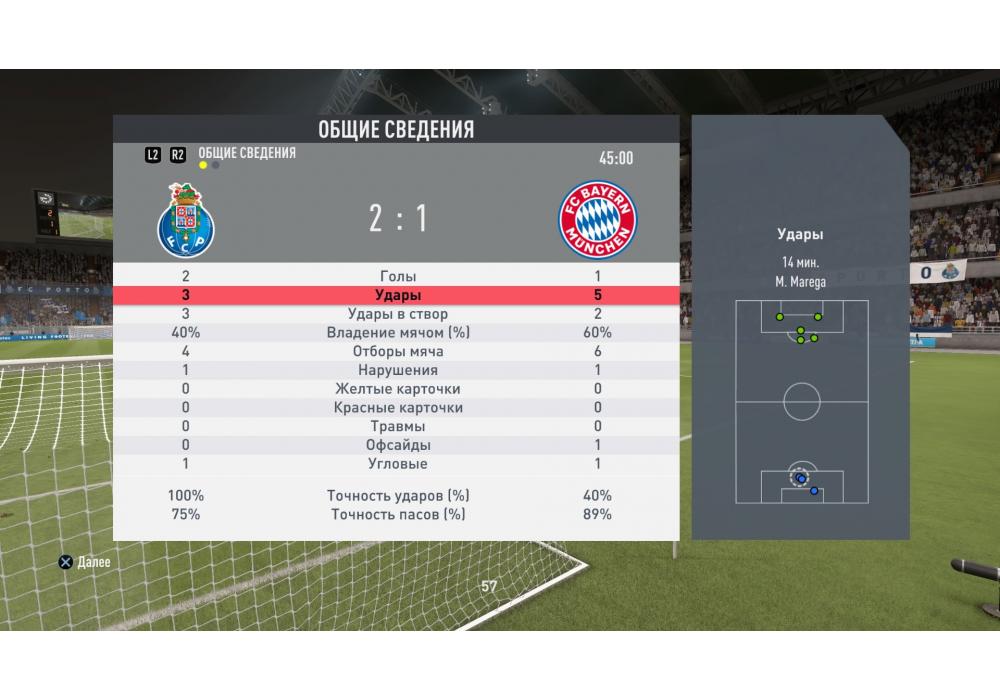
Task: Choose the Желтые карточки row
Action: (397, 389)
